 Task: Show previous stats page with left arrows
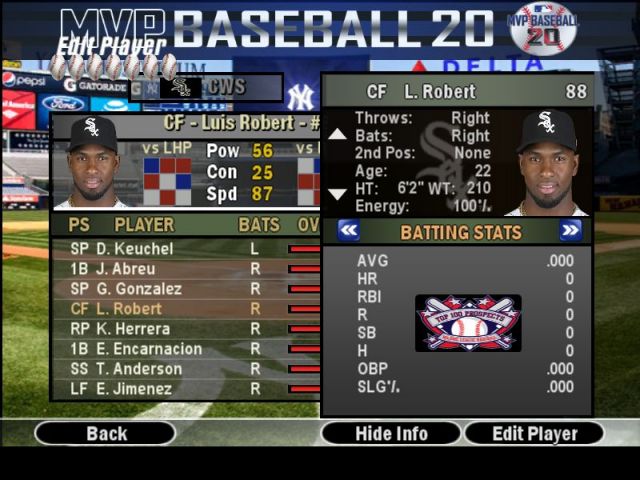pos(348,231)
